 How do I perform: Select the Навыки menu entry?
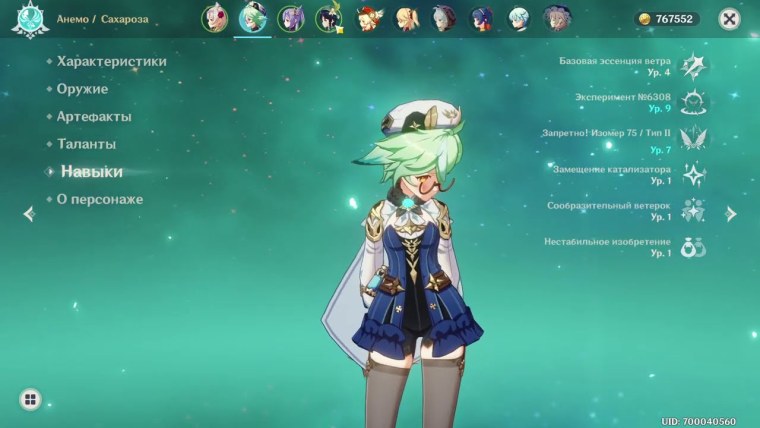[x=91, y=172]
